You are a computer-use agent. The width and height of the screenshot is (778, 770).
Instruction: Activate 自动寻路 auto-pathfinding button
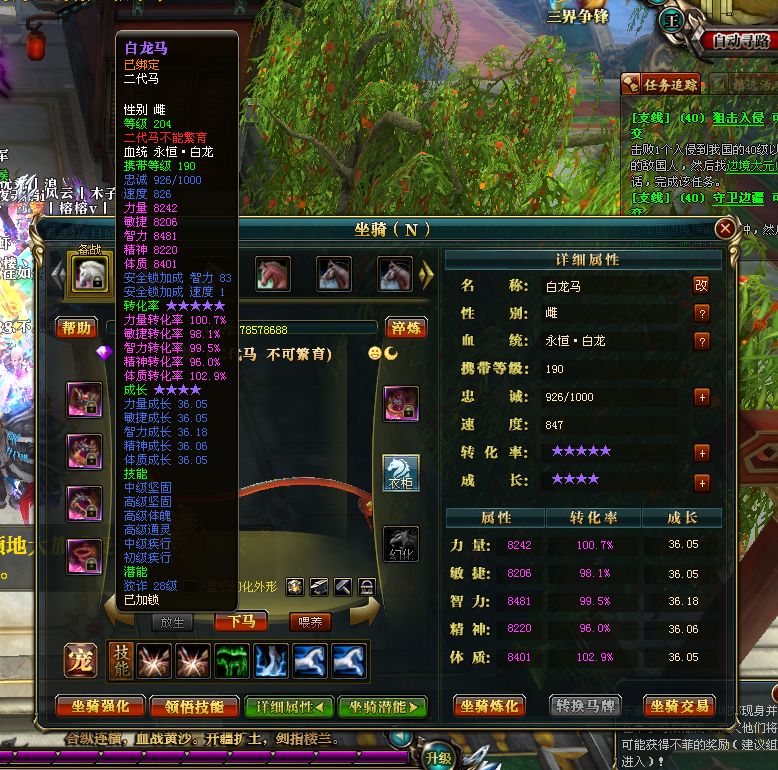pos(741,41)
